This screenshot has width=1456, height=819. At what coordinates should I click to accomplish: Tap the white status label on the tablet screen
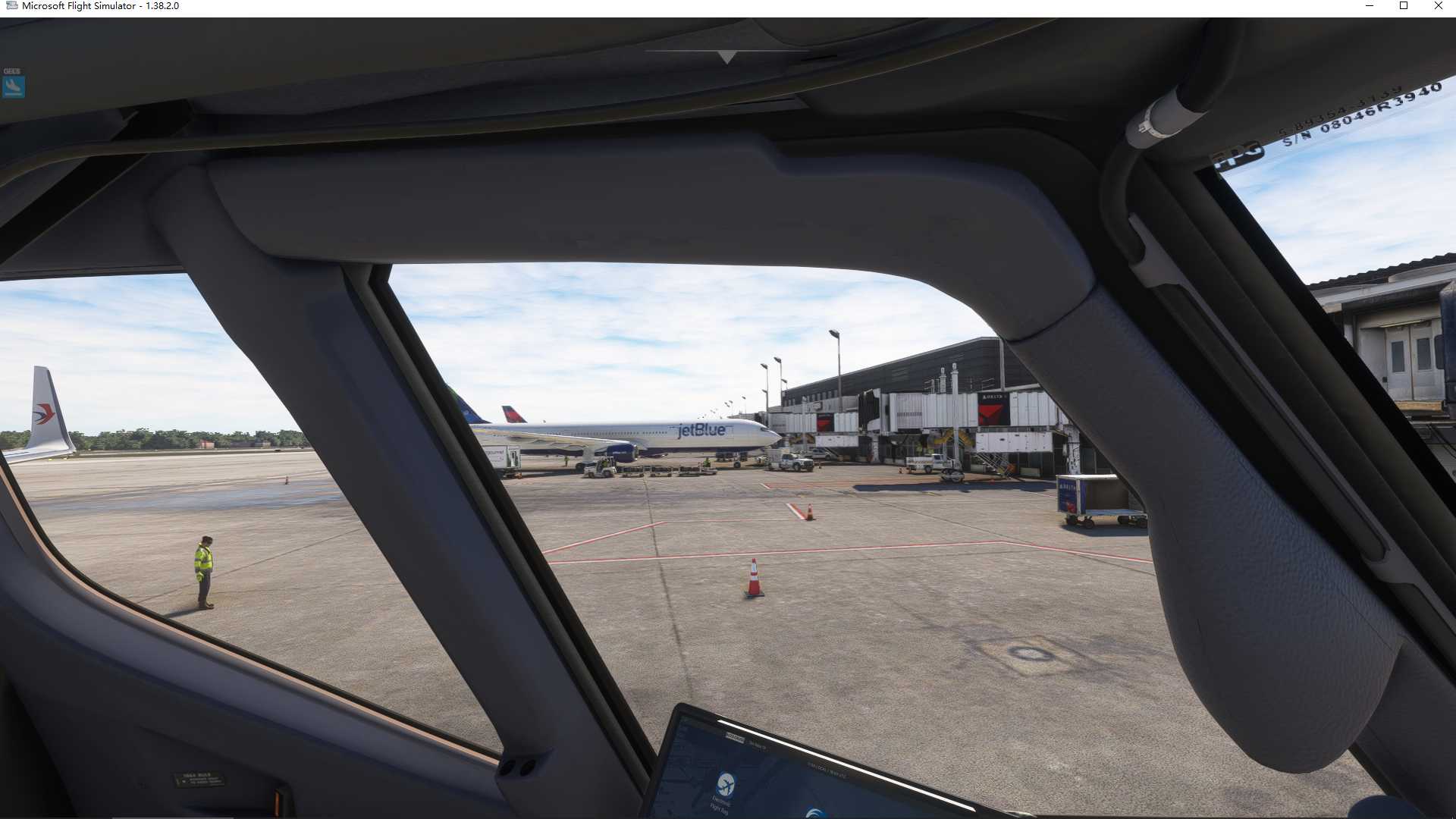pos(734,737)
